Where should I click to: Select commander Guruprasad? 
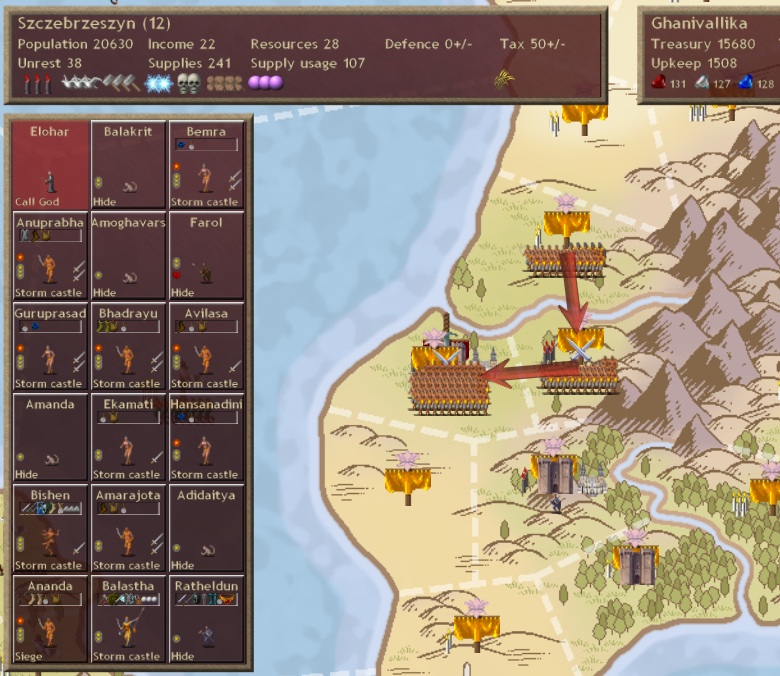50,347
